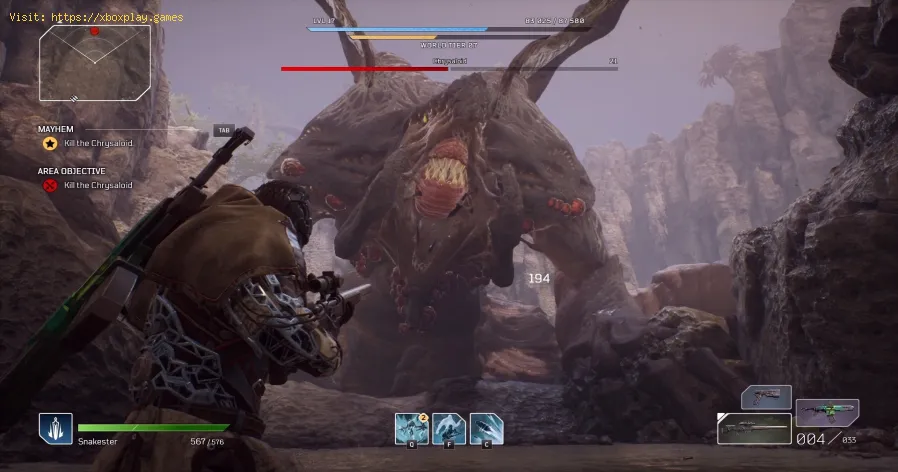
Task: Switch to the pistol sidearm slot
Action: tap(766, 397)
